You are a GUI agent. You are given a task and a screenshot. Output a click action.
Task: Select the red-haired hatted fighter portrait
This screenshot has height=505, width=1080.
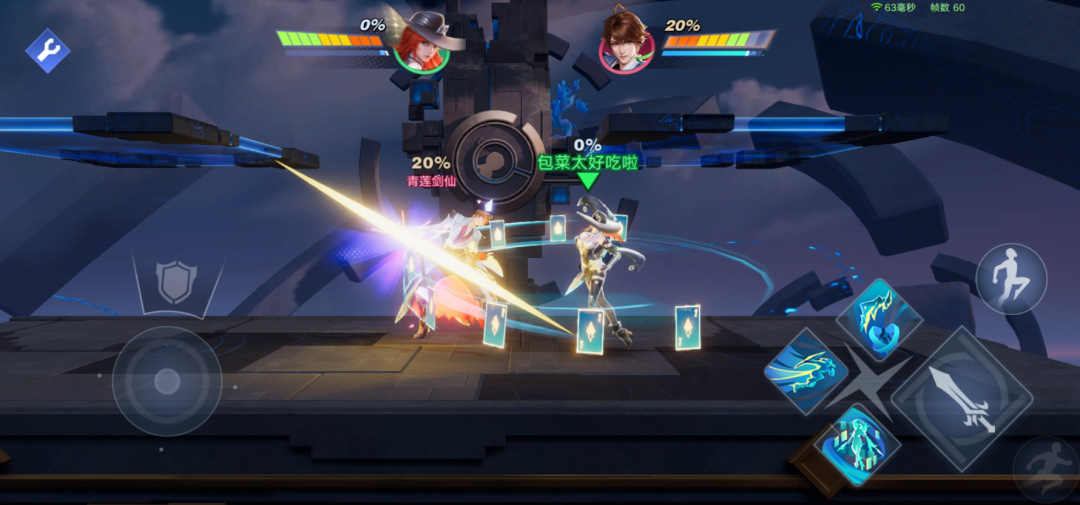(x=422, y=44)
